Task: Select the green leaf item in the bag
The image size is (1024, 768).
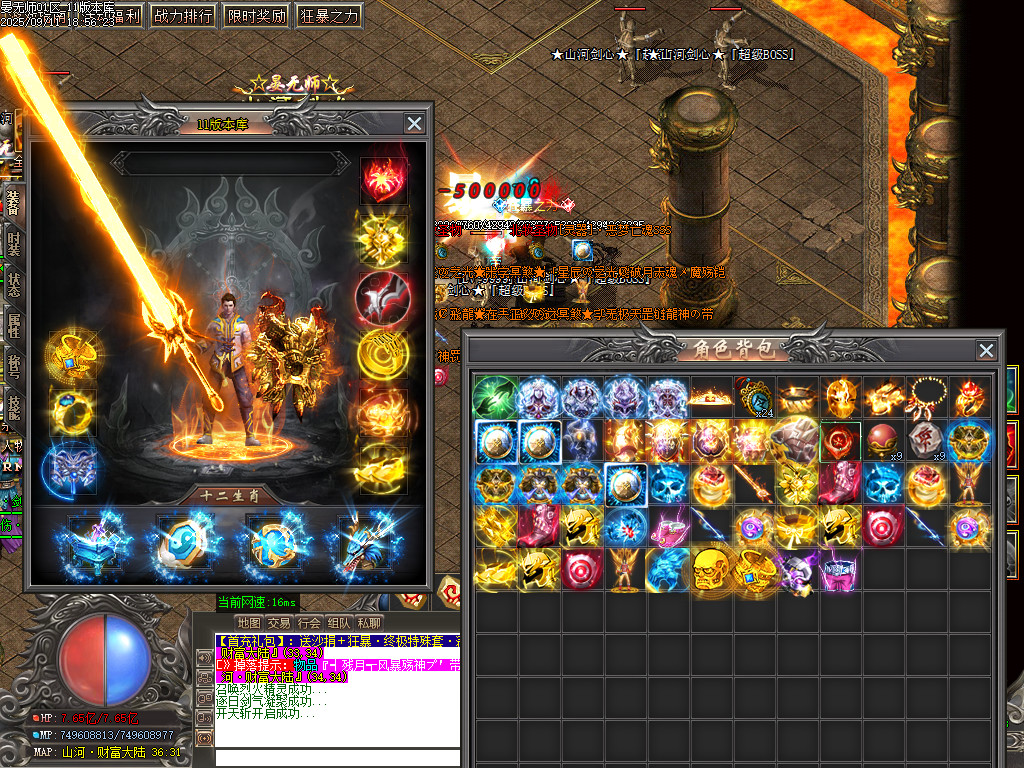Action: click(493, 397)
